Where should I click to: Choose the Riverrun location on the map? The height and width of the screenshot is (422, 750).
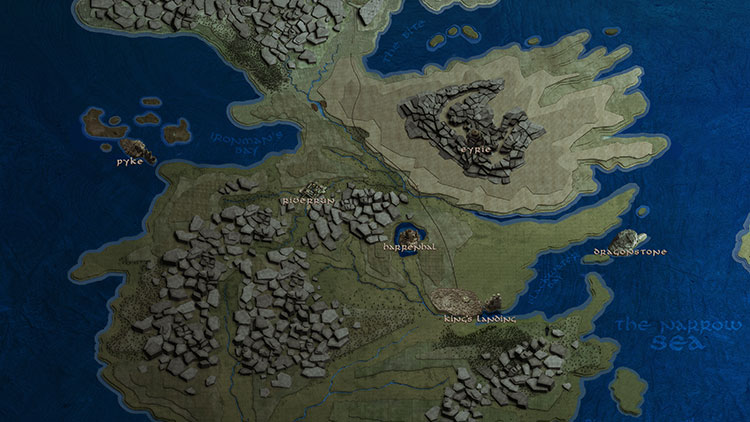pyautogui.click(x=316, y=190)
